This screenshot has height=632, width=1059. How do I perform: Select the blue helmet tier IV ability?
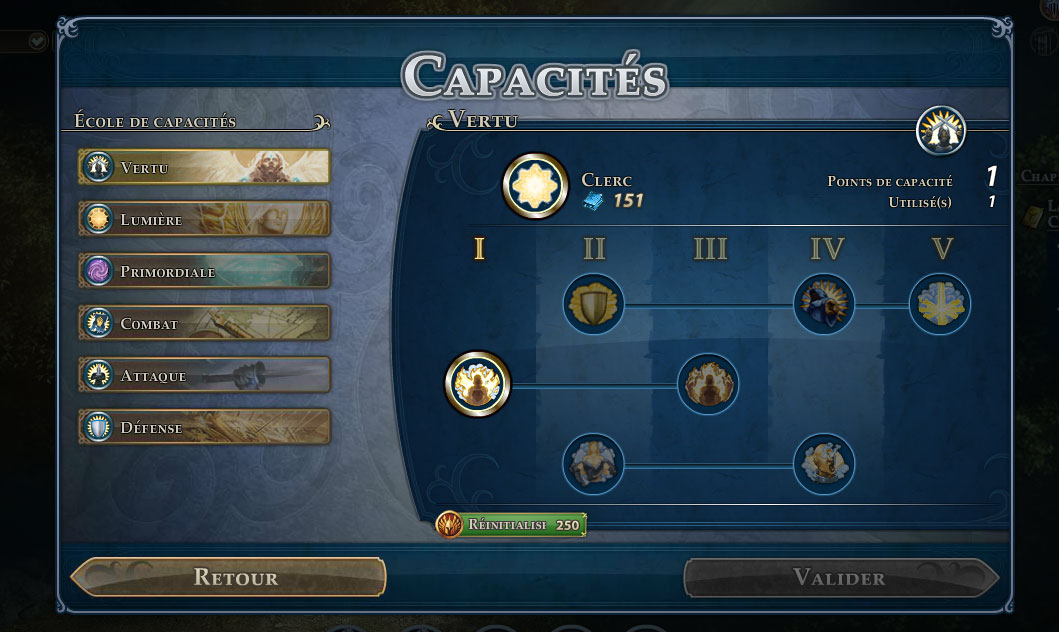tap(824, 304)
